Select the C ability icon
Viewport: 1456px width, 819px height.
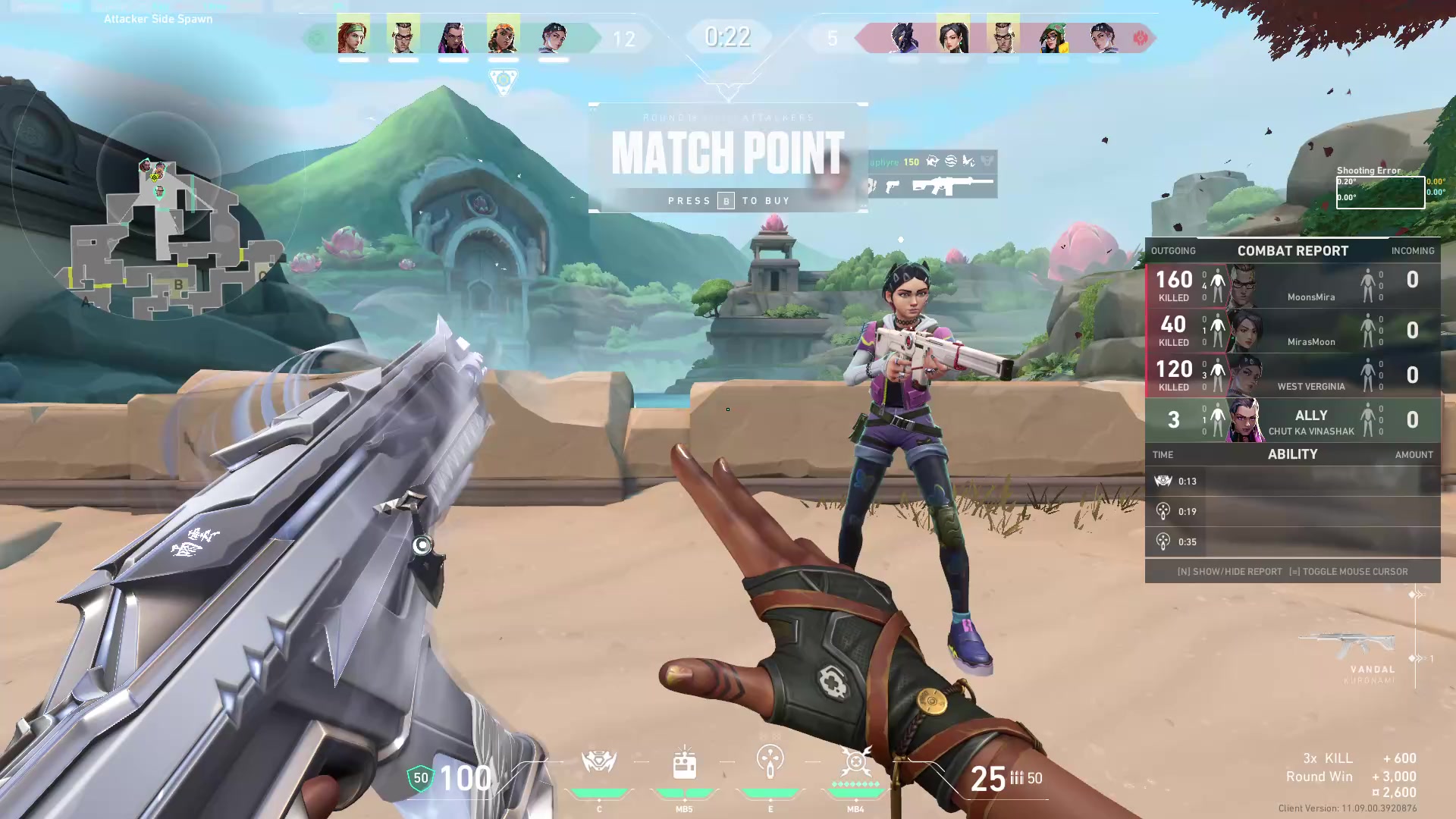(599, 762)
